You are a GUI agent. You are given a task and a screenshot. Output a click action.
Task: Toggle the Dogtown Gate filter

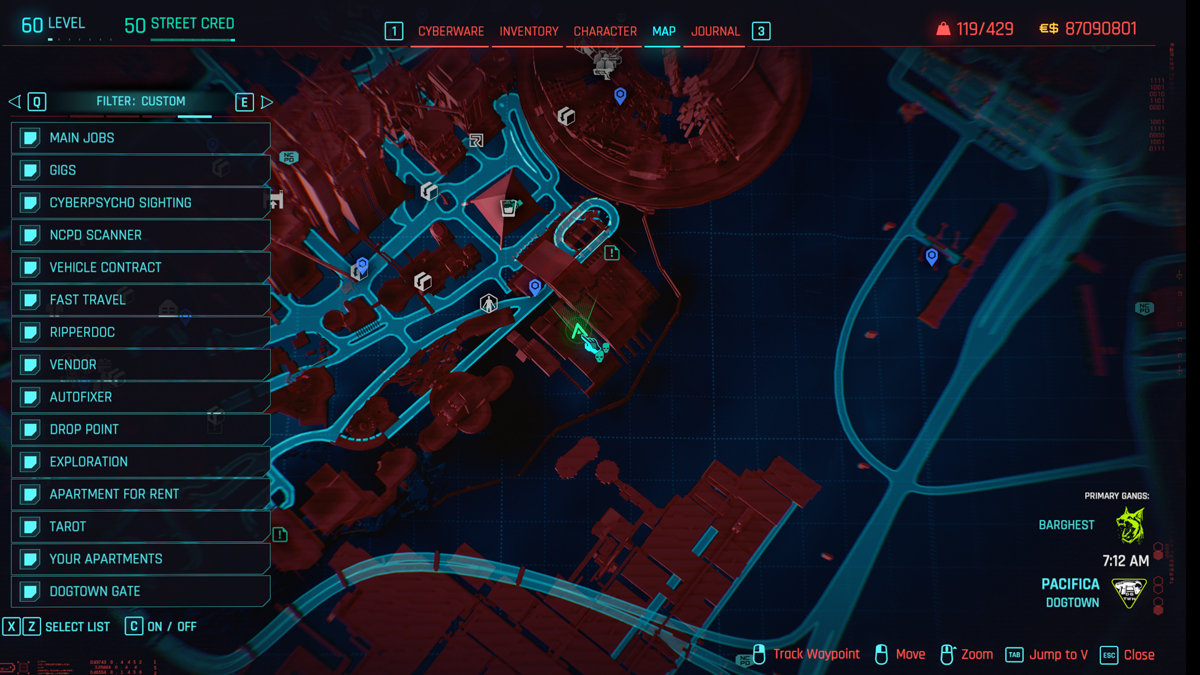click(141, 591)
